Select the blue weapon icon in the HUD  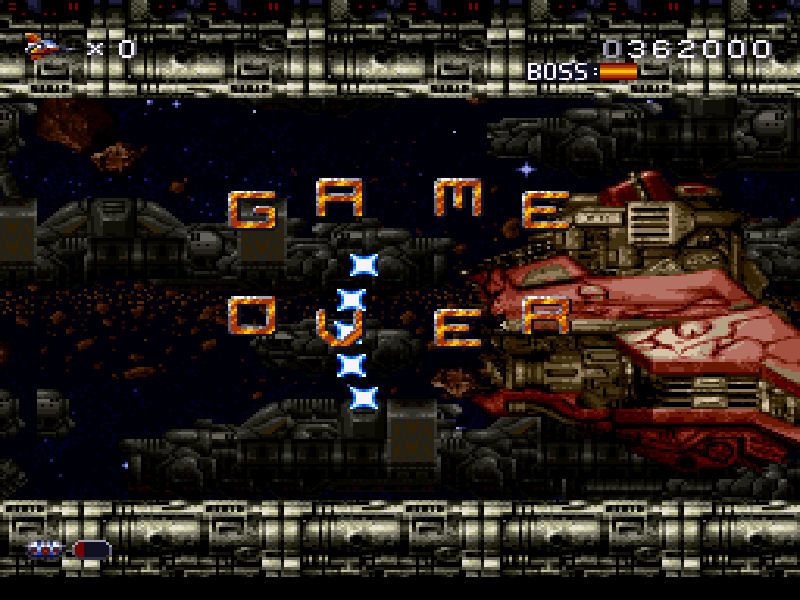pos(47,548)
